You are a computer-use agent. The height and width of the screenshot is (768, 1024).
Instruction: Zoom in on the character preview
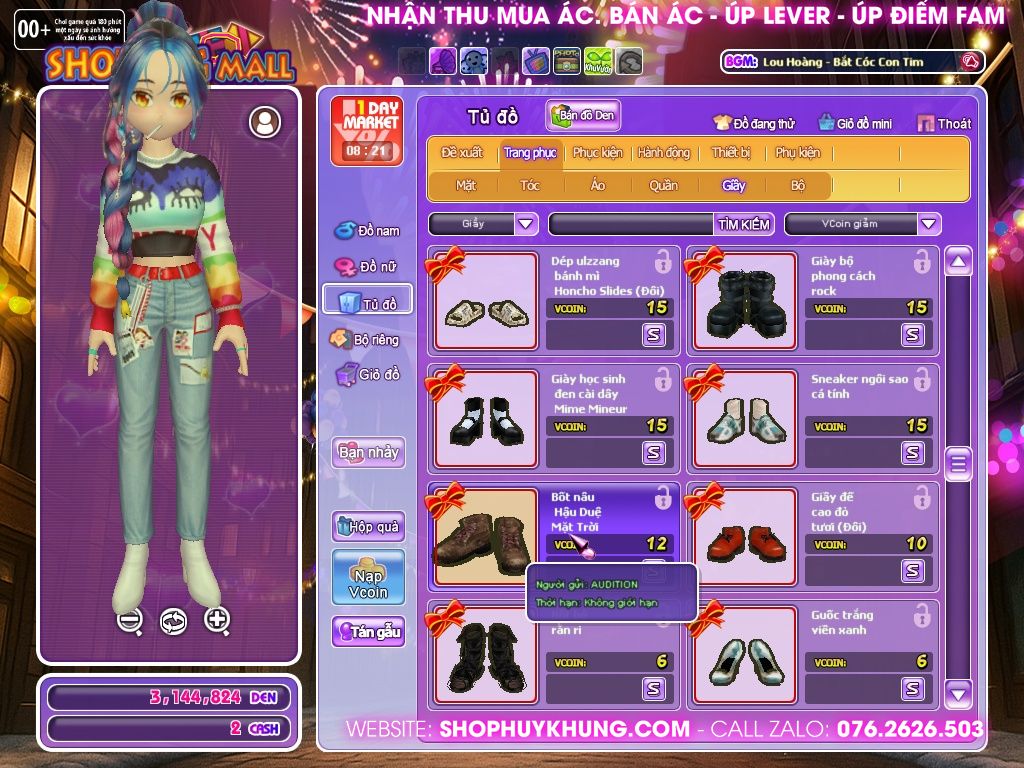tap(217, 620)
